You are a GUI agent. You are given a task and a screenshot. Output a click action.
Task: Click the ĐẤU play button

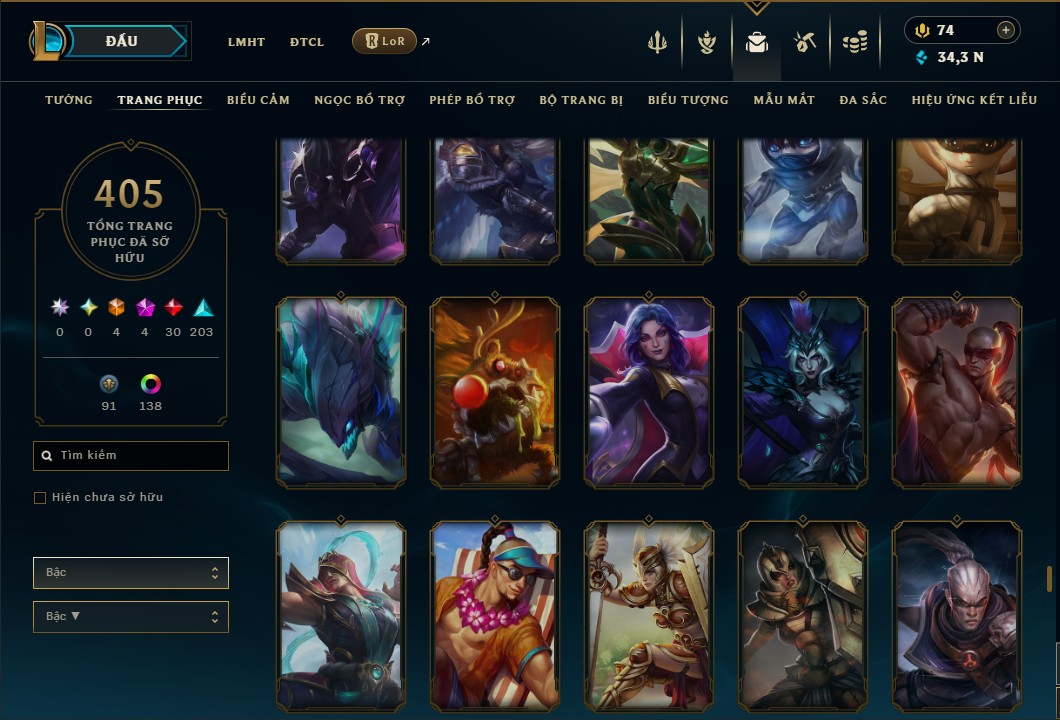pyautogui.click(x=121, y=41)
